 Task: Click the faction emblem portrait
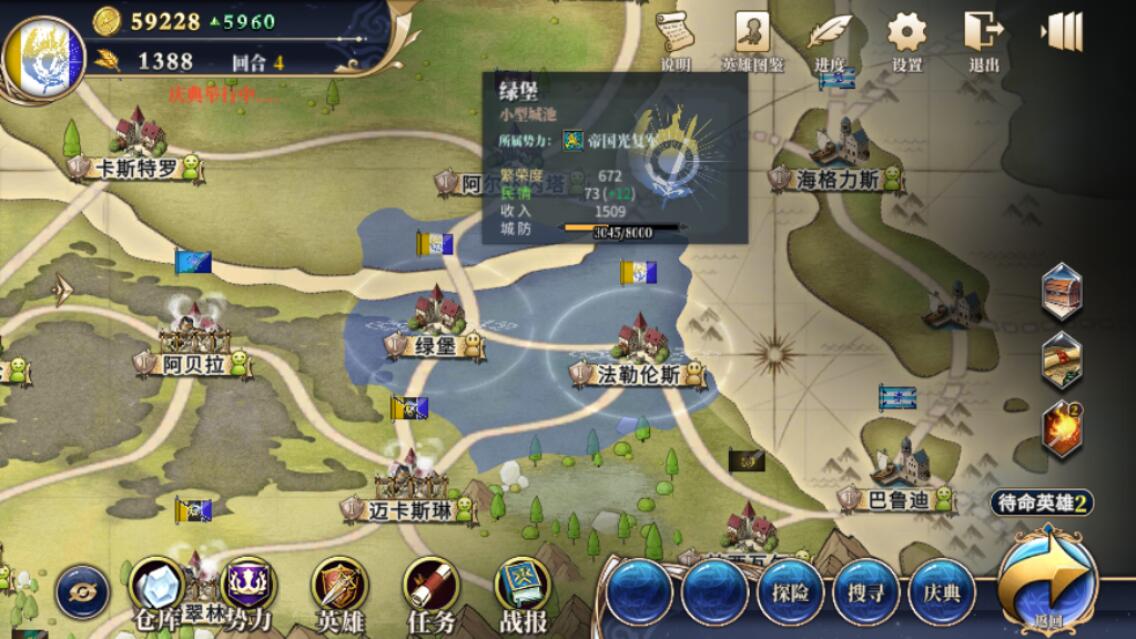(x=45, y=57)
